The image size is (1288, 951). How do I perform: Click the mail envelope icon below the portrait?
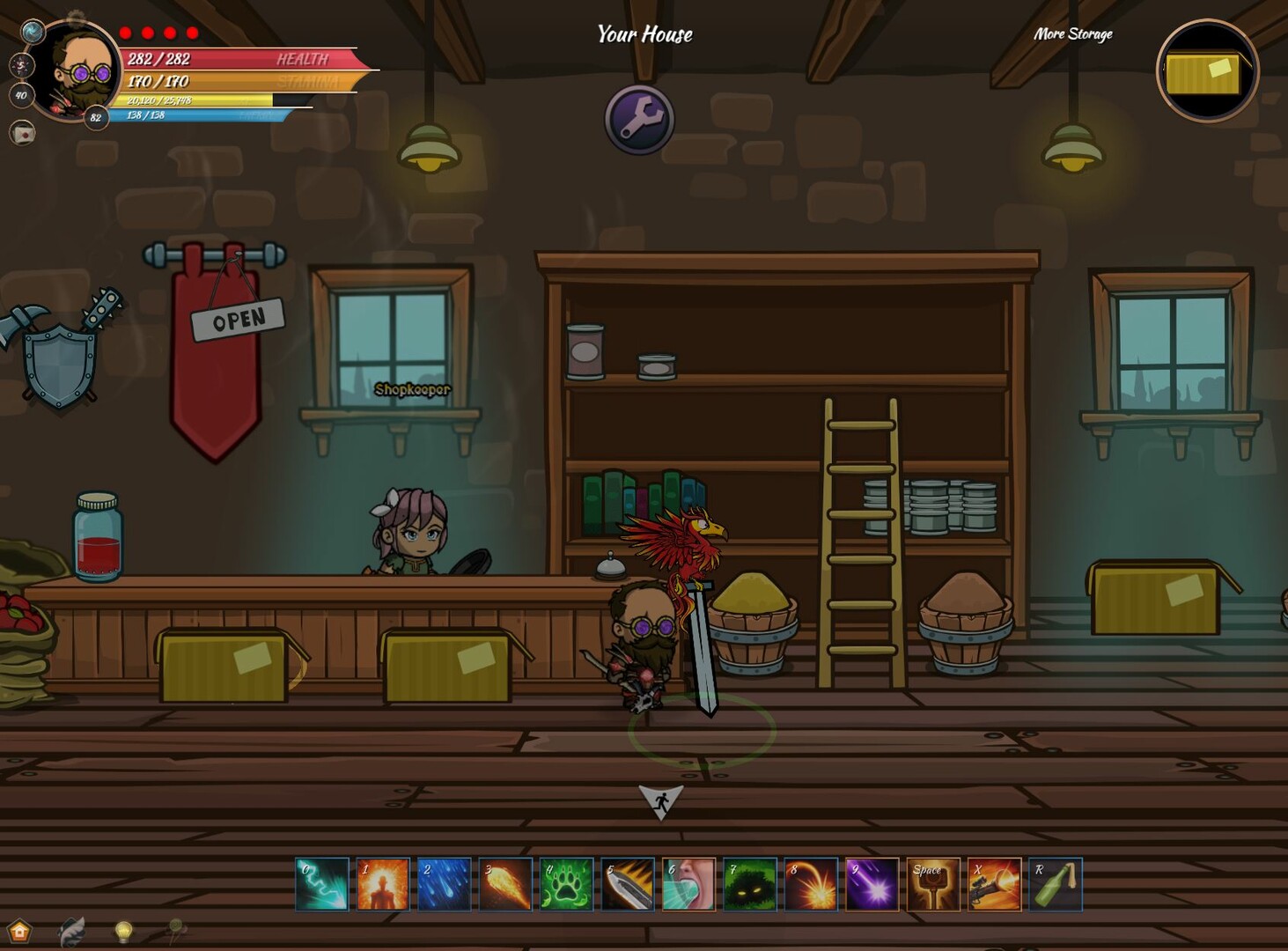[x=21, y=134]
